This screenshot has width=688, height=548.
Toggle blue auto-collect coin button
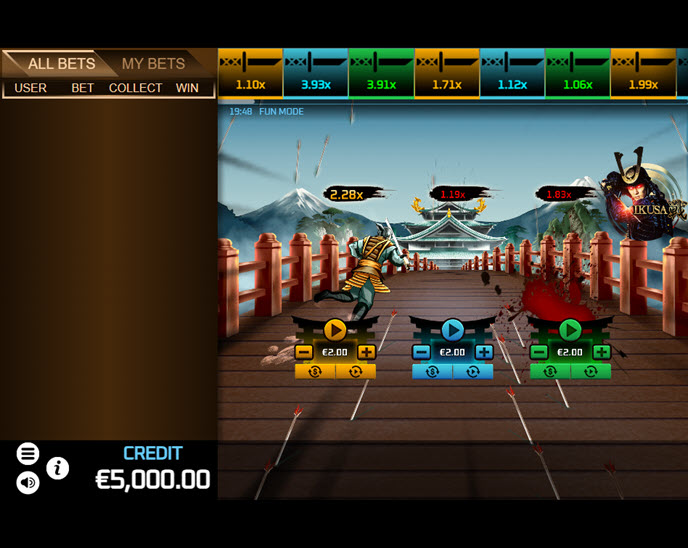point(432,371)
